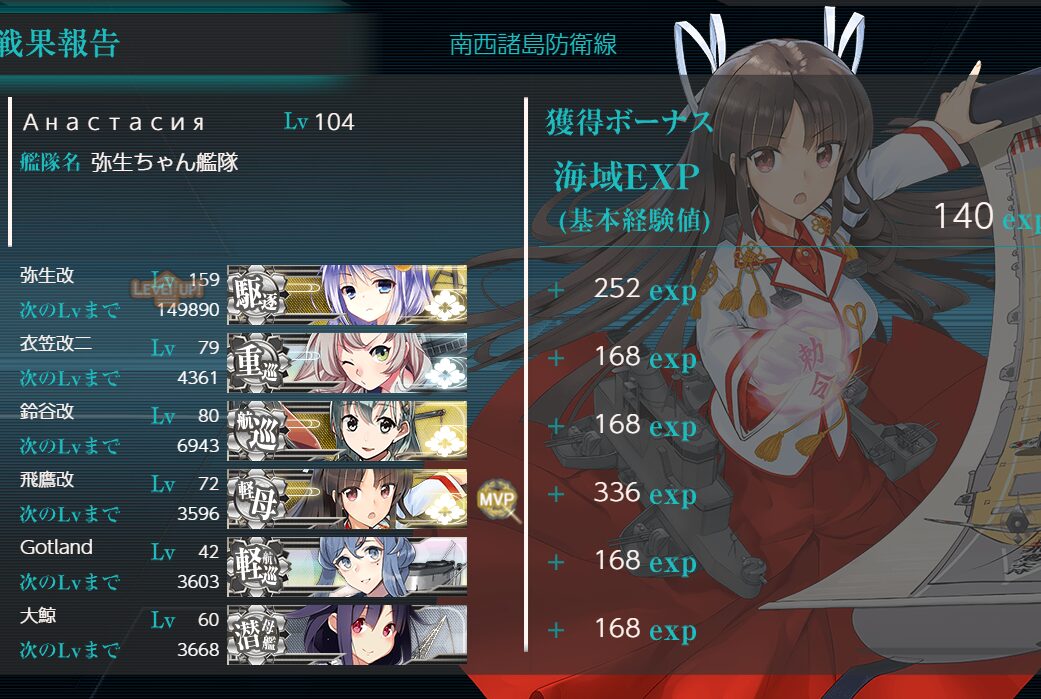Select the 弥生改 destroyer banner
The width and height of the screenshot is (1041, 699).
pyautogui.click(x=347, y=294)
